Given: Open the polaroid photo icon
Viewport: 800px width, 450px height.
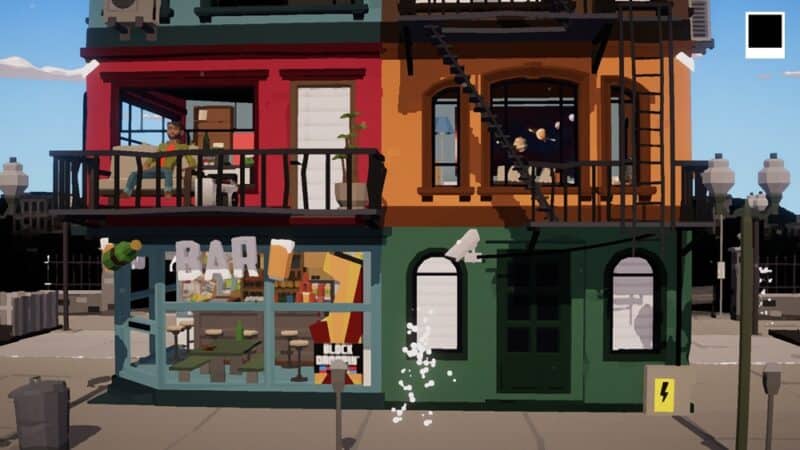Looking at the screenshot, I should click(765, 34).
